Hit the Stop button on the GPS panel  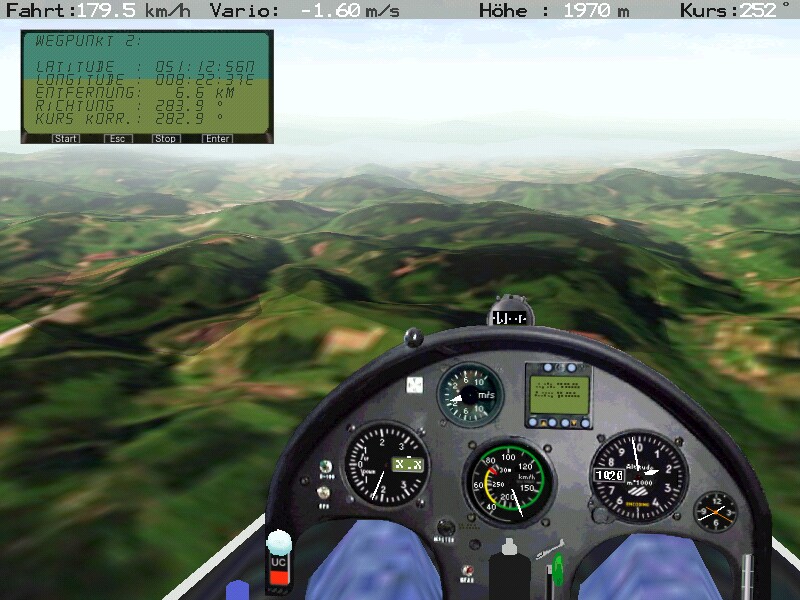(x=166, y=139)
